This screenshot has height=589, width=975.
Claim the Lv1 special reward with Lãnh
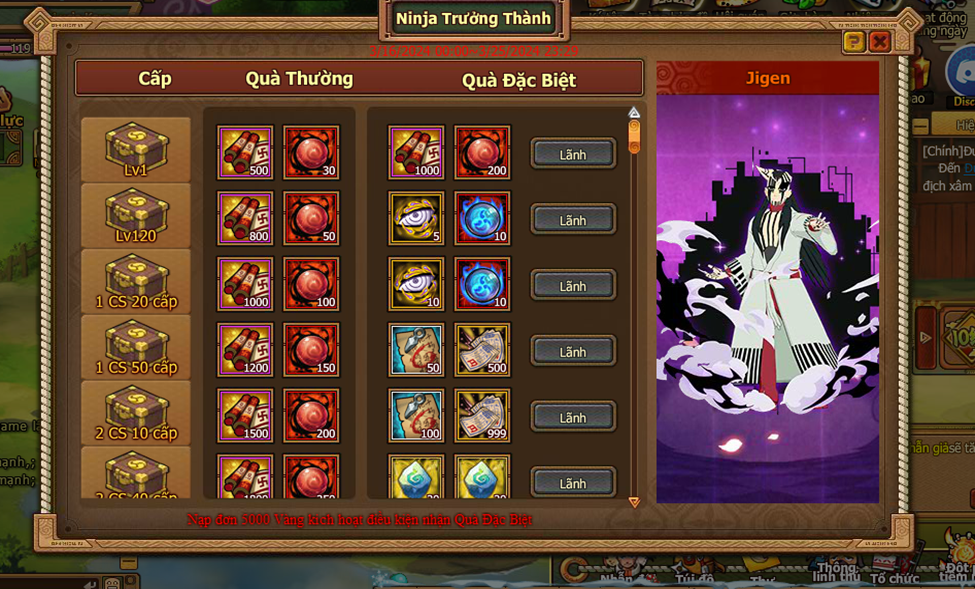pos(573,154)
